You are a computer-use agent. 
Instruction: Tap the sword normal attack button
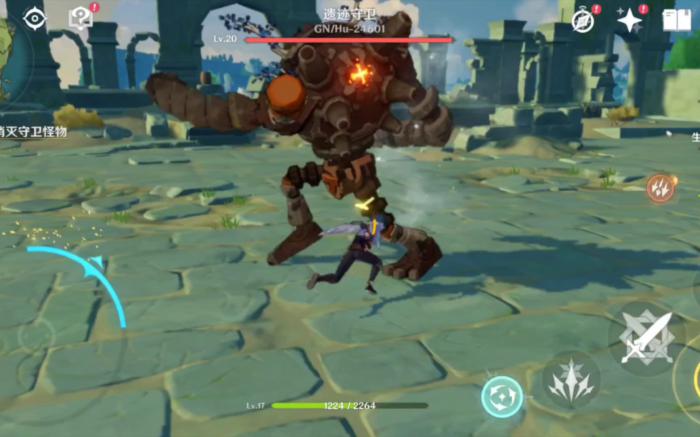643,338
